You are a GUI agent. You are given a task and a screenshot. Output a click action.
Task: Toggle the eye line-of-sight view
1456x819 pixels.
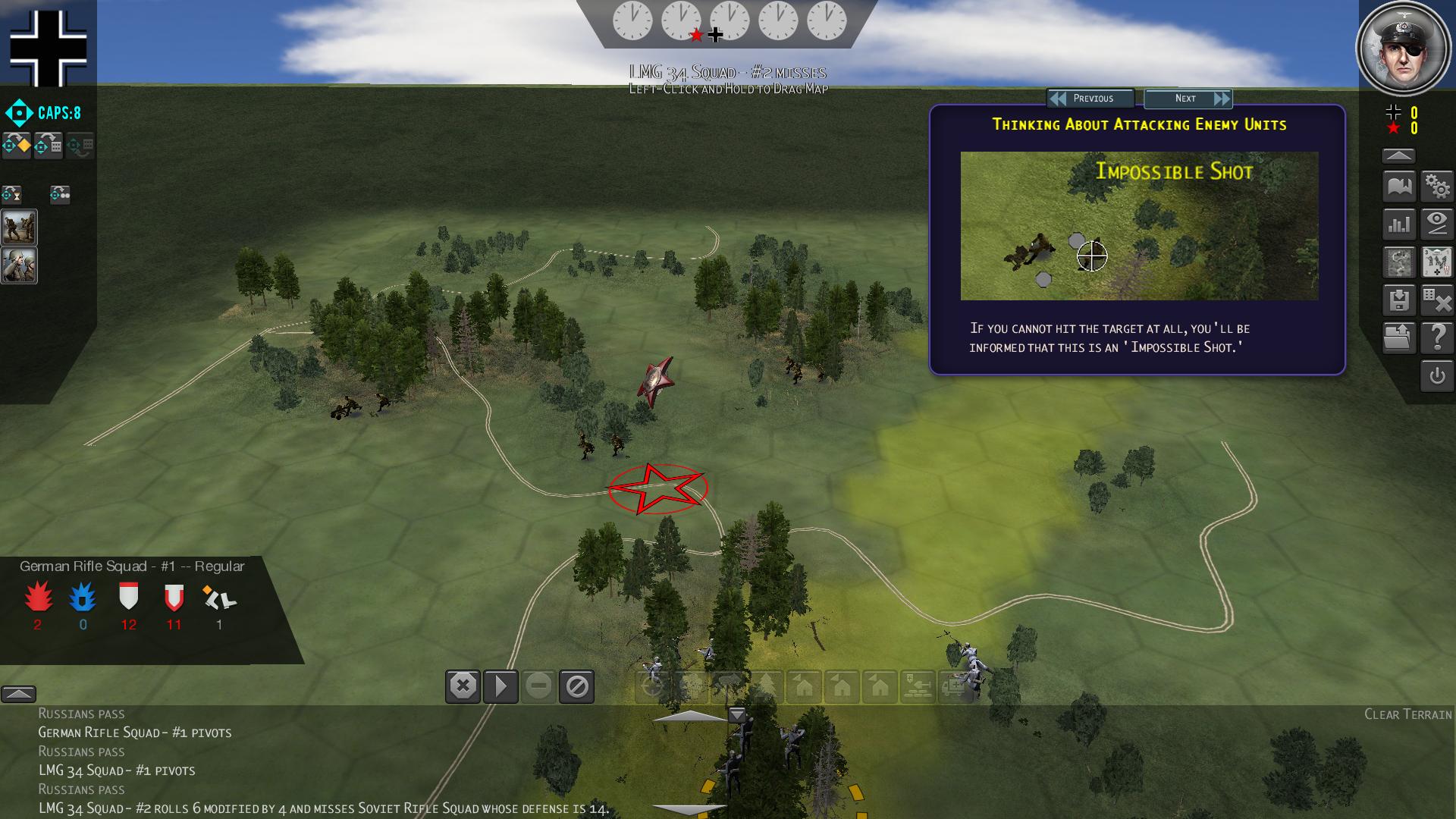[x=1437, y=224]
